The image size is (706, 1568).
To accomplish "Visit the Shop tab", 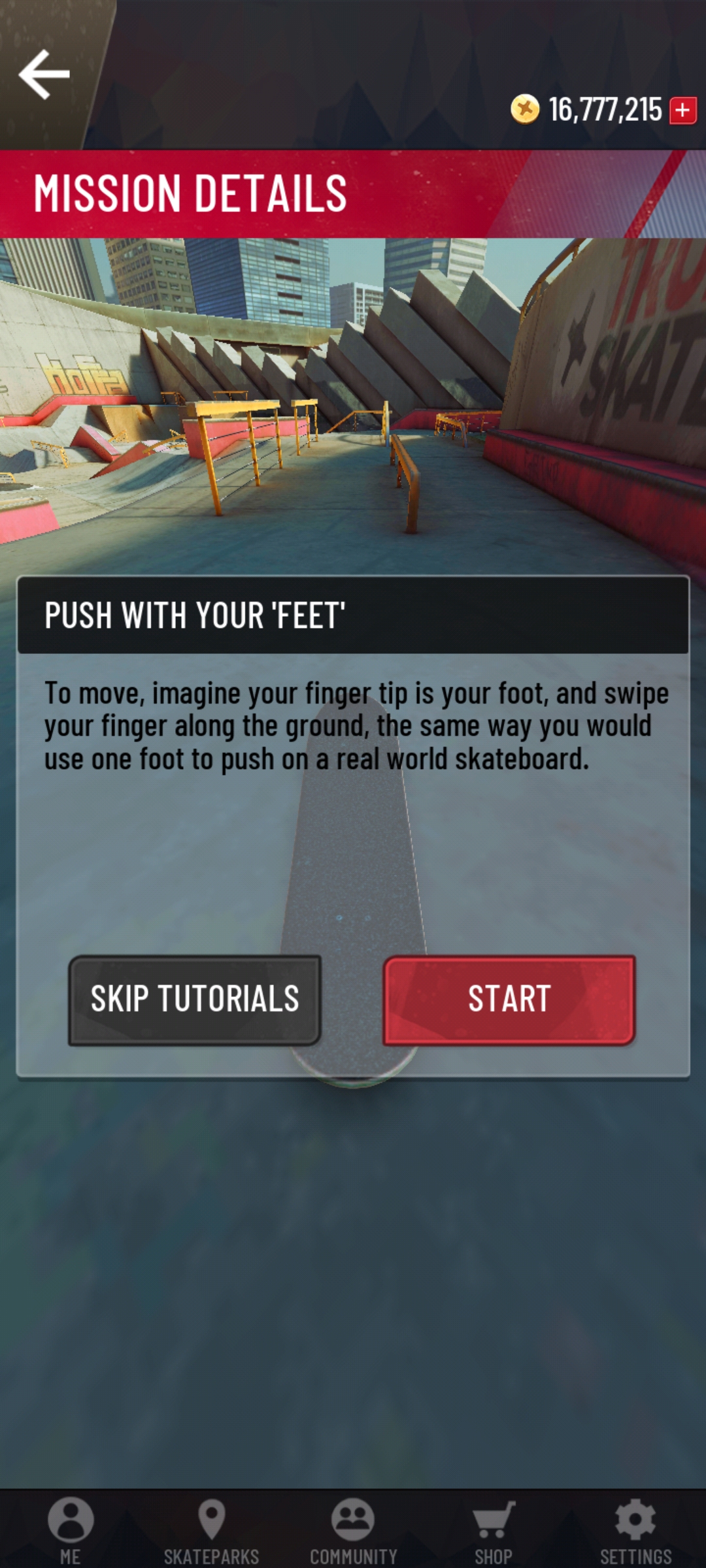I will (x=494, y=1529).
